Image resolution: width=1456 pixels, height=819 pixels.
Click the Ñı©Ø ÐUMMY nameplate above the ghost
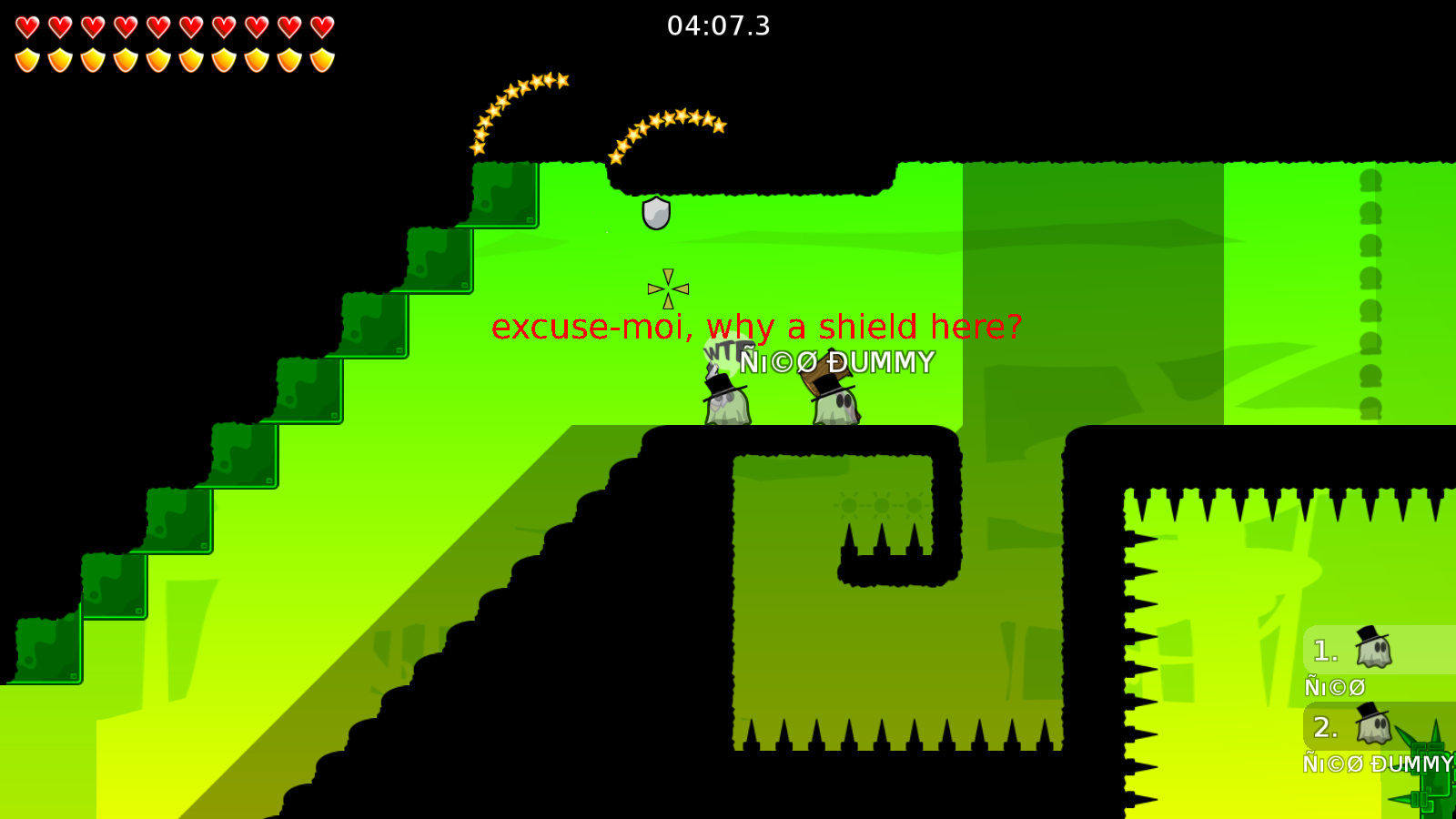point(834,363)
